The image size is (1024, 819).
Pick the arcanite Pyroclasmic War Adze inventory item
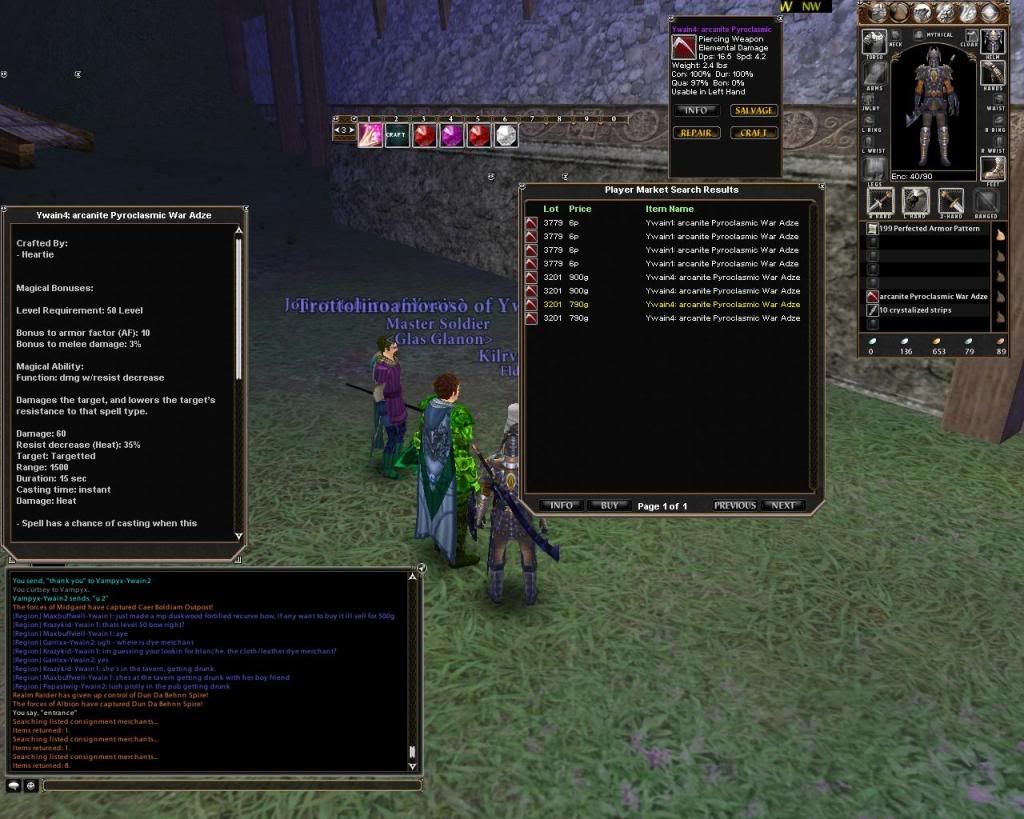tap(932, 296)
